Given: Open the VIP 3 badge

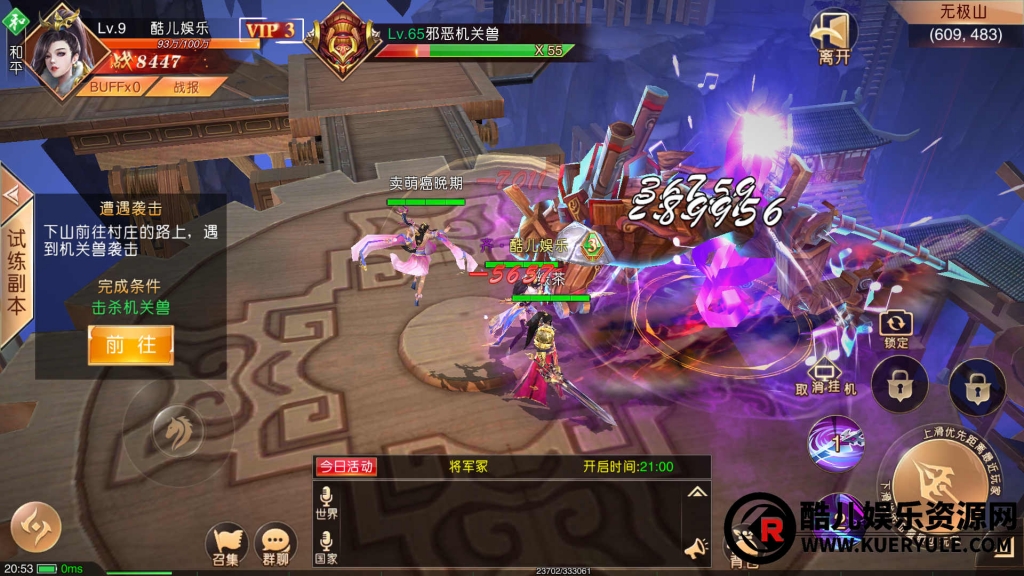Looking at the screenshot, I should coord(271,30).
